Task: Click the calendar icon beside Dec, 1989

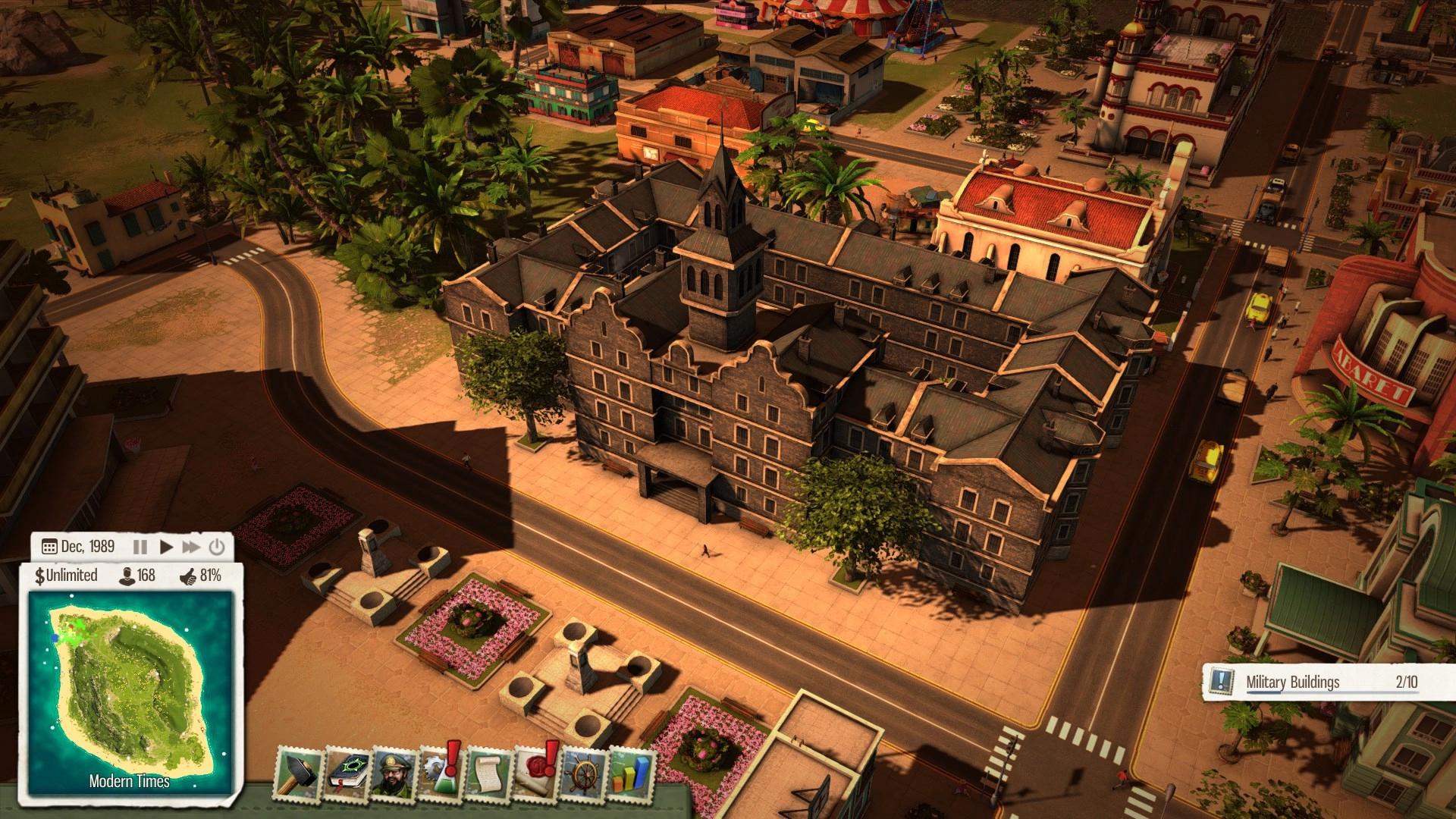Action: coord(49,546)
